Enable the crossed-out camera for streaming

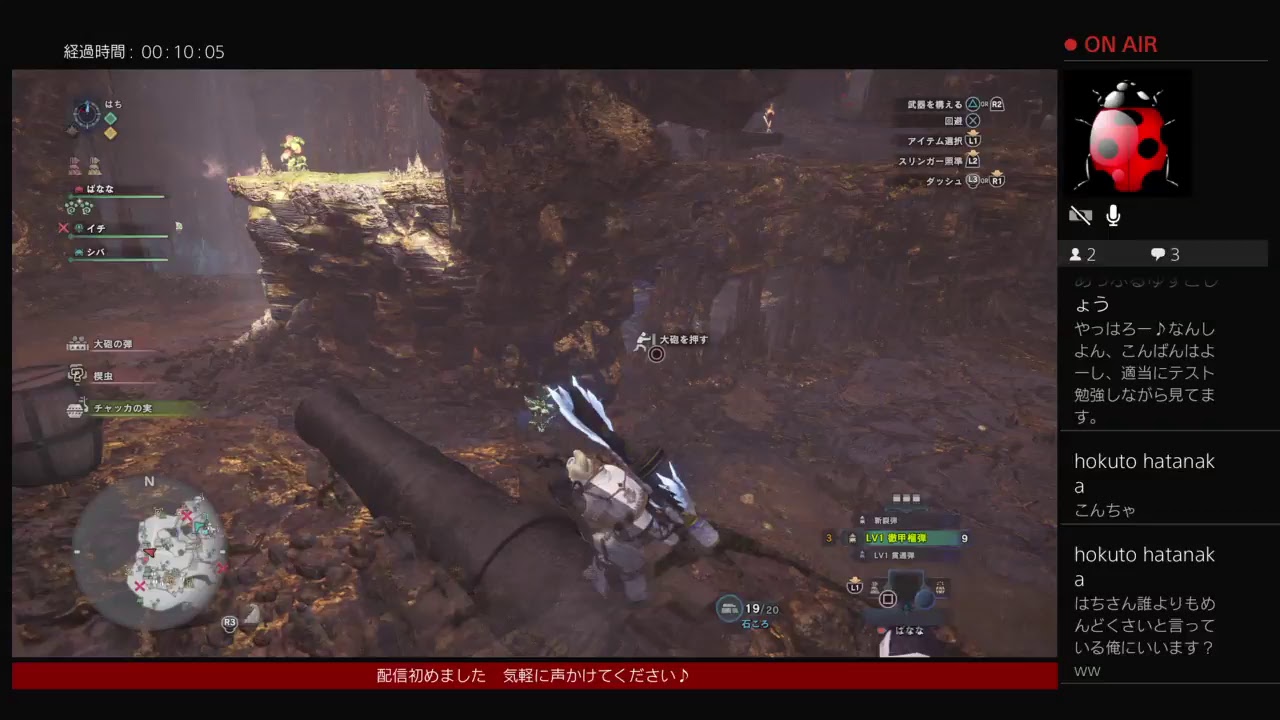[1080, 214]
